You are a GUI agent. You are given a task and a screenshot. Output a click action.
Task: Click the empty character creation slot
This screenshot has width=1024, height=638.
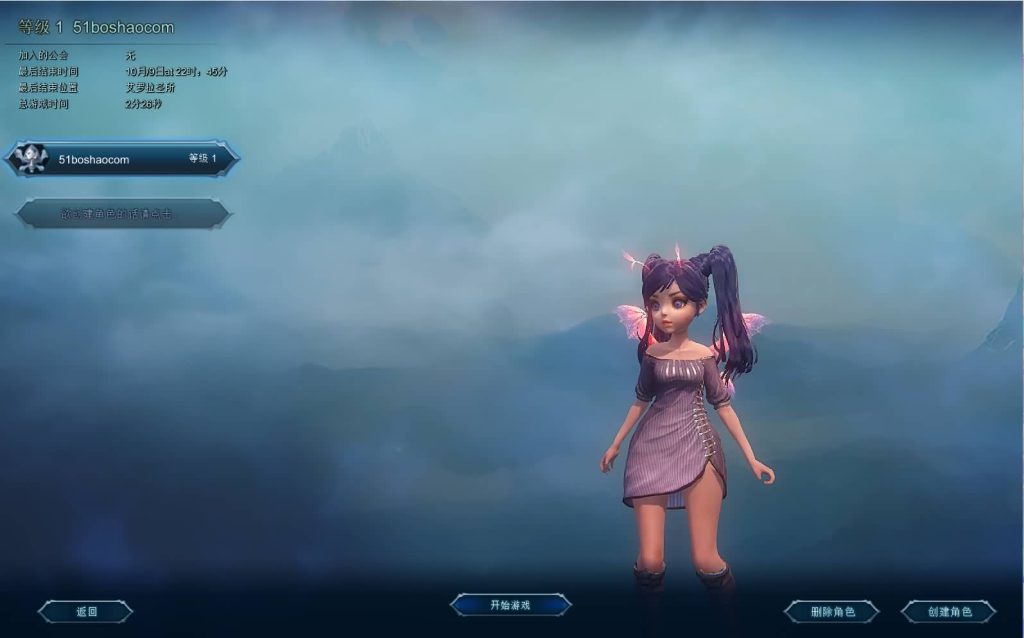[123, 213]
